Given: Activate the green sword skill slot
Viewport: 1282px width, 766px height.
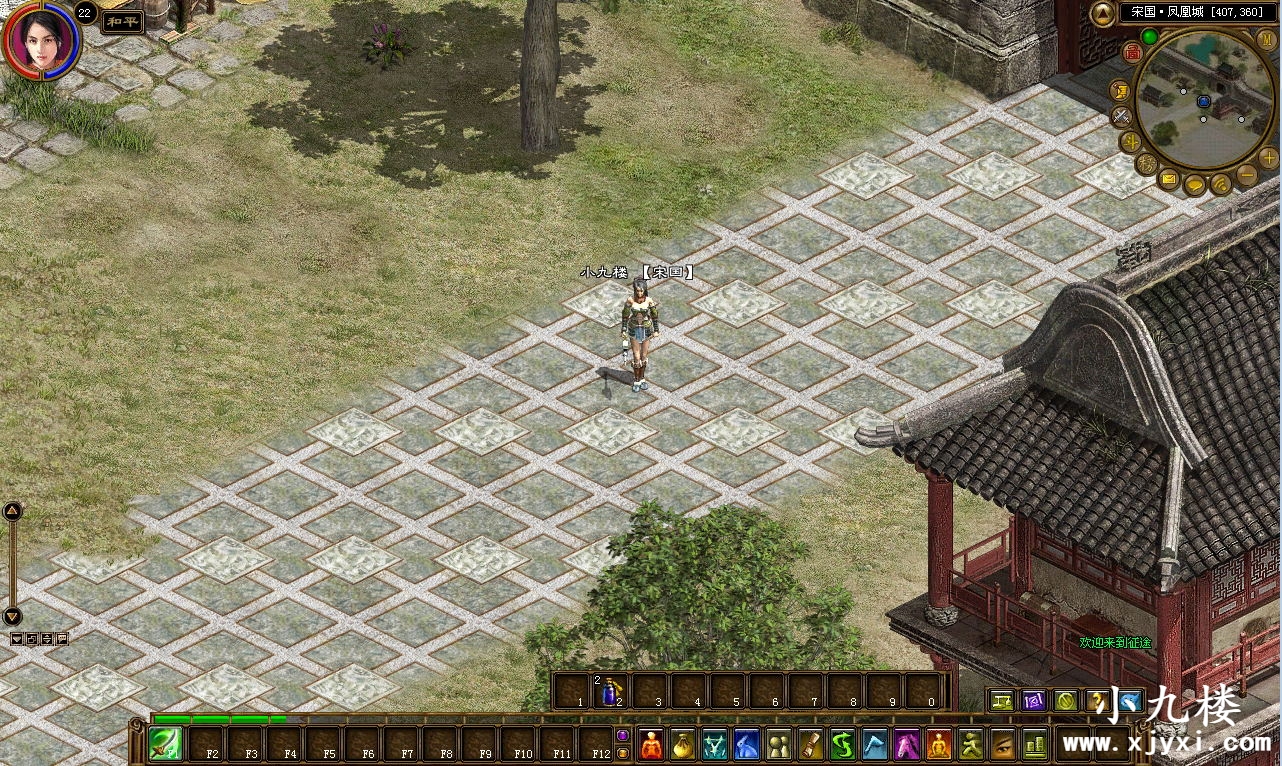Looking at the screenshot, I should coord(165,744).
